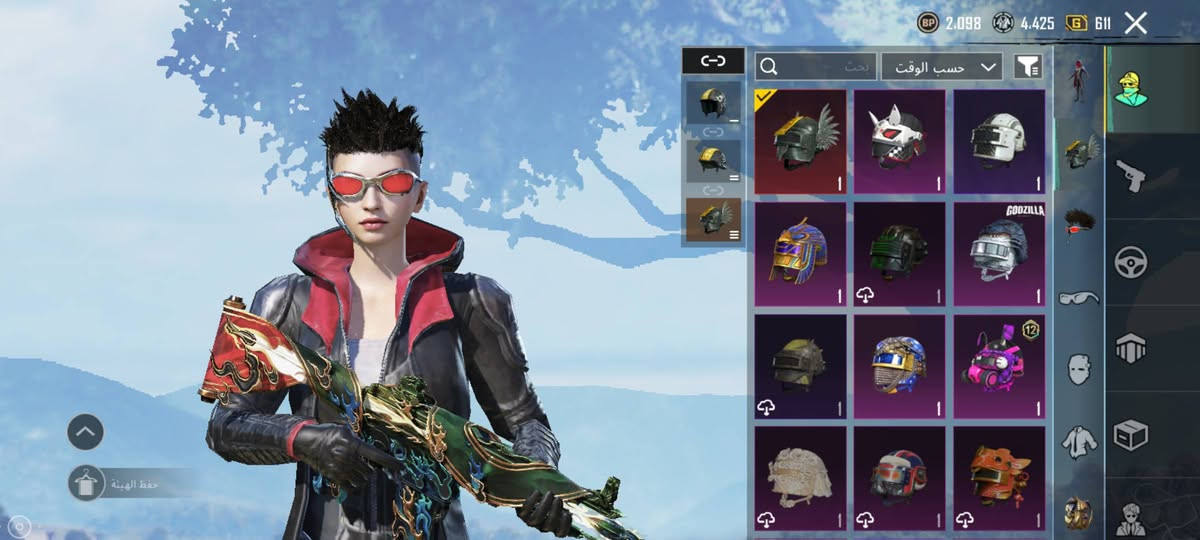Pick the gold and purple pharaoh helmet
The image size is (1200, 540).
click(x=800, y=254)
